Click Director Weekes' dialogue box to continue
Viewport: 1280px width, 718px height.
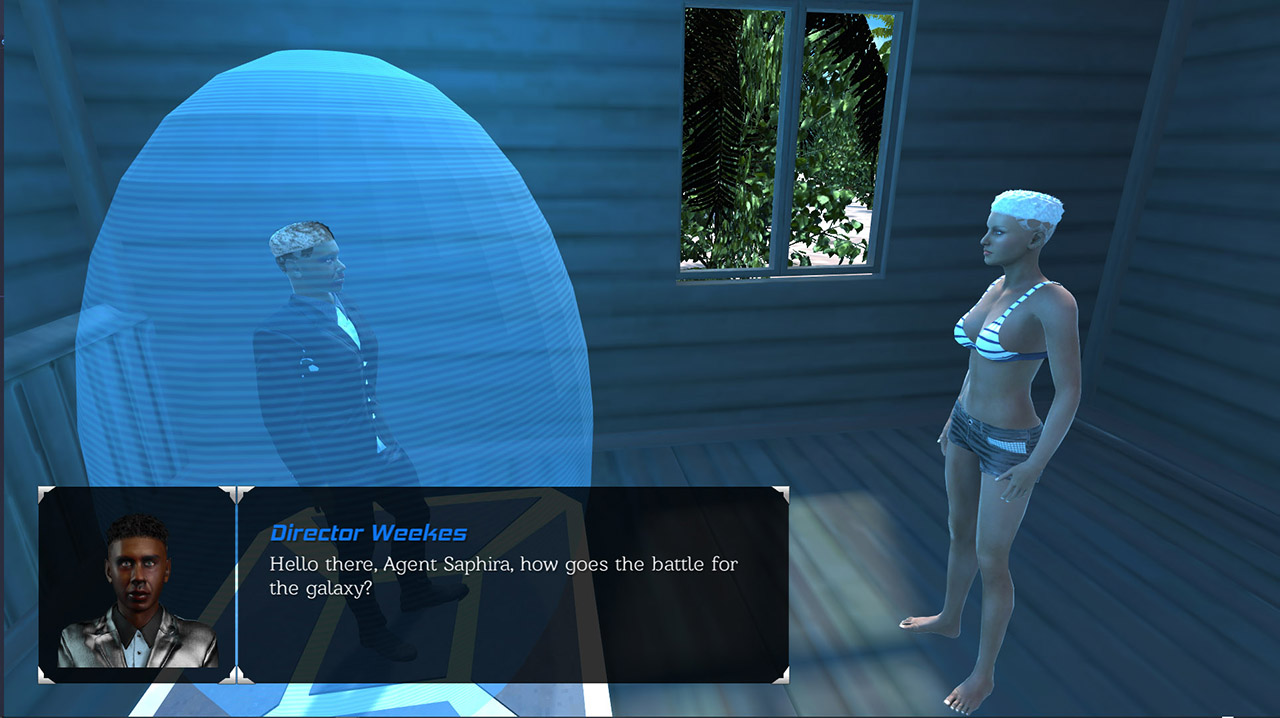[512, 585]
